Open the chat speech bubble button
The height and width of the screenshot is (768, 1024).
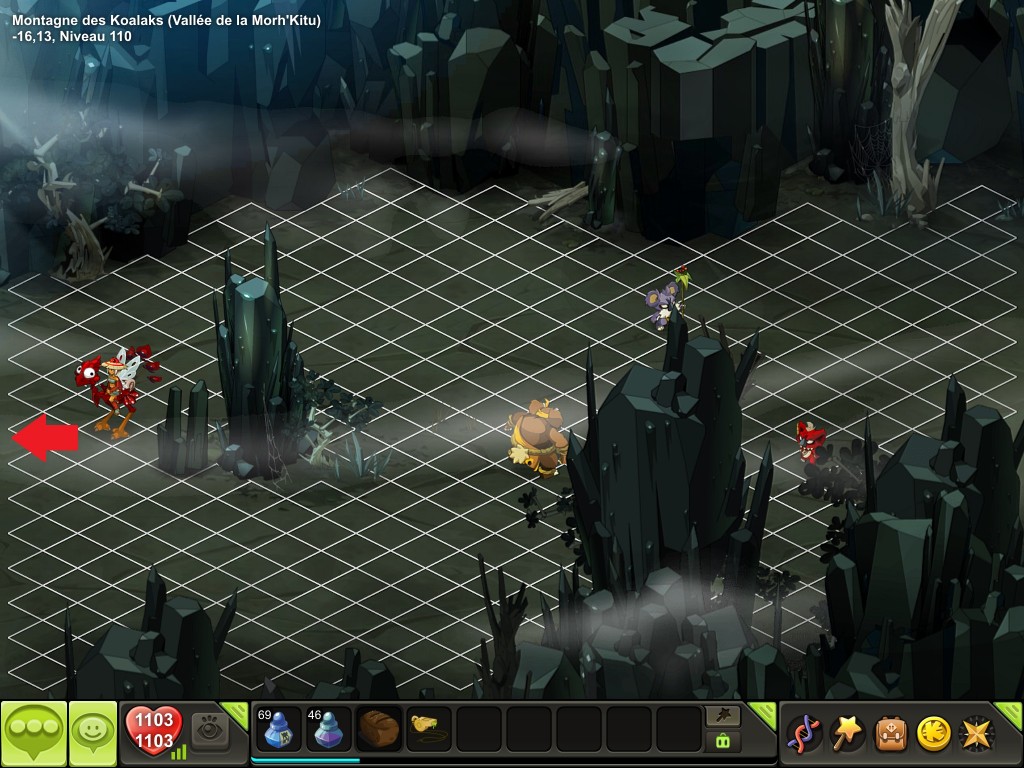tap(34, 734)
